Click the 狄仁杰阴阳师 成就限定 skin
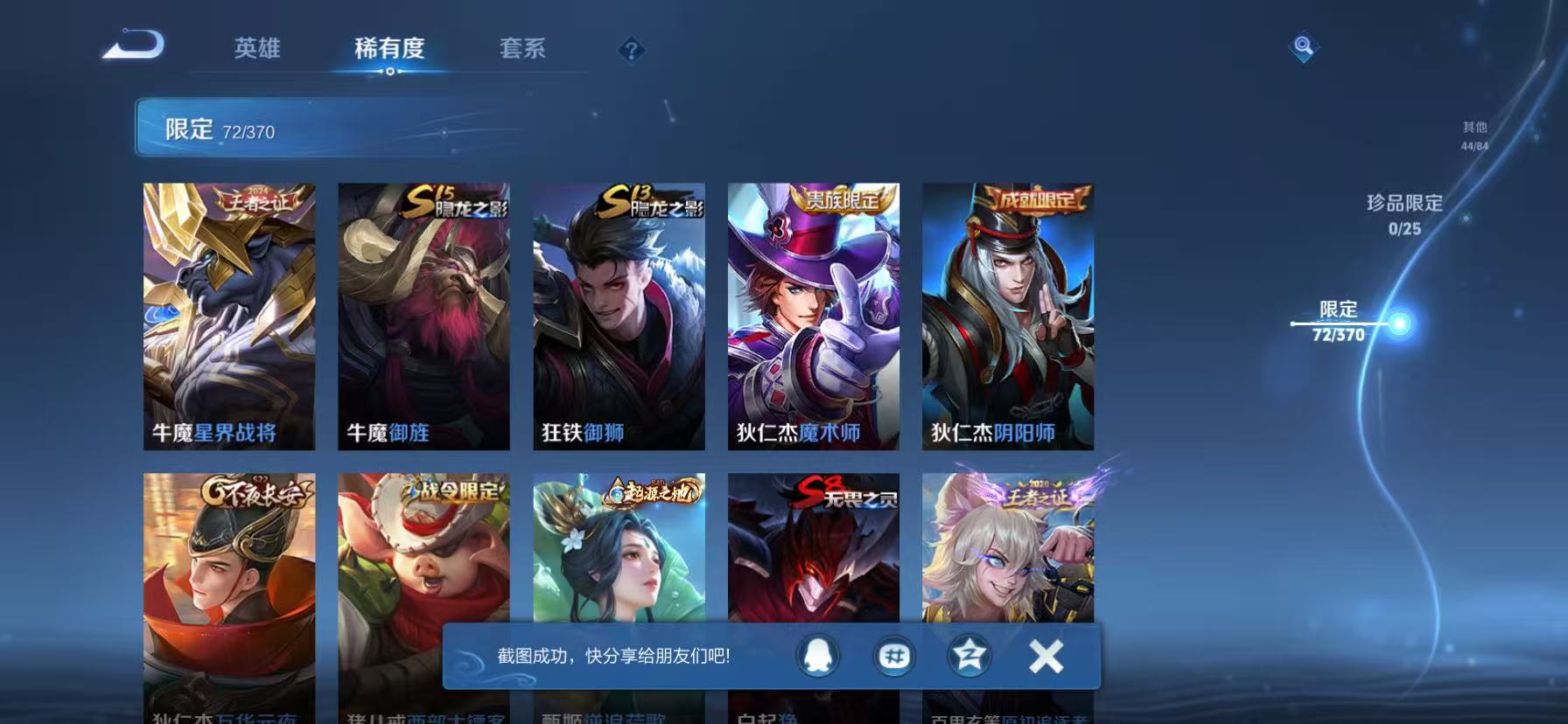Viewport: 1568px width, 724px height. click(x=1006, y=315)
